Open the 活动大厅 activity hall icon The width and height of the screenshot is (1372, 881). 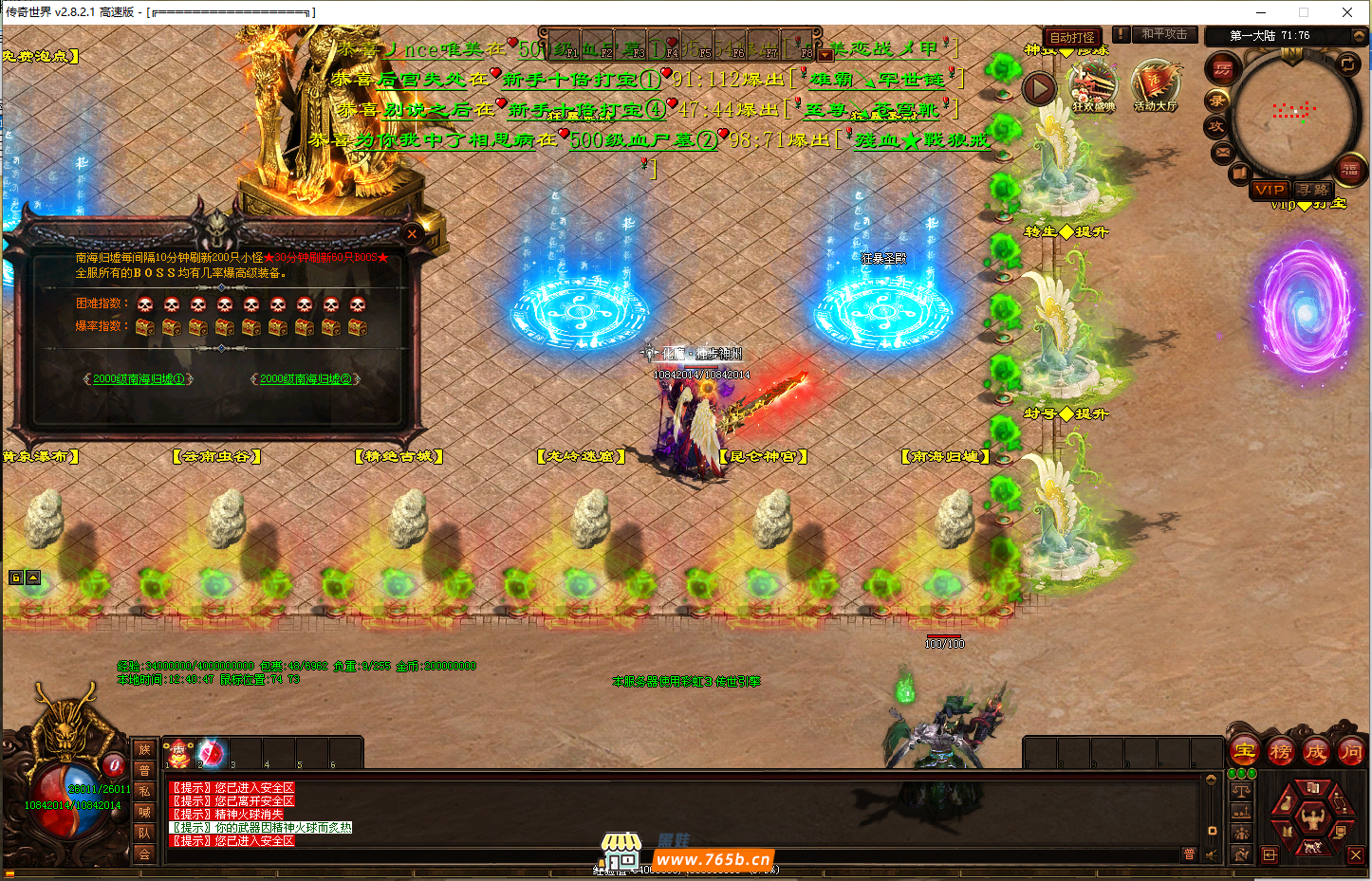click(x=1155, y=86)
